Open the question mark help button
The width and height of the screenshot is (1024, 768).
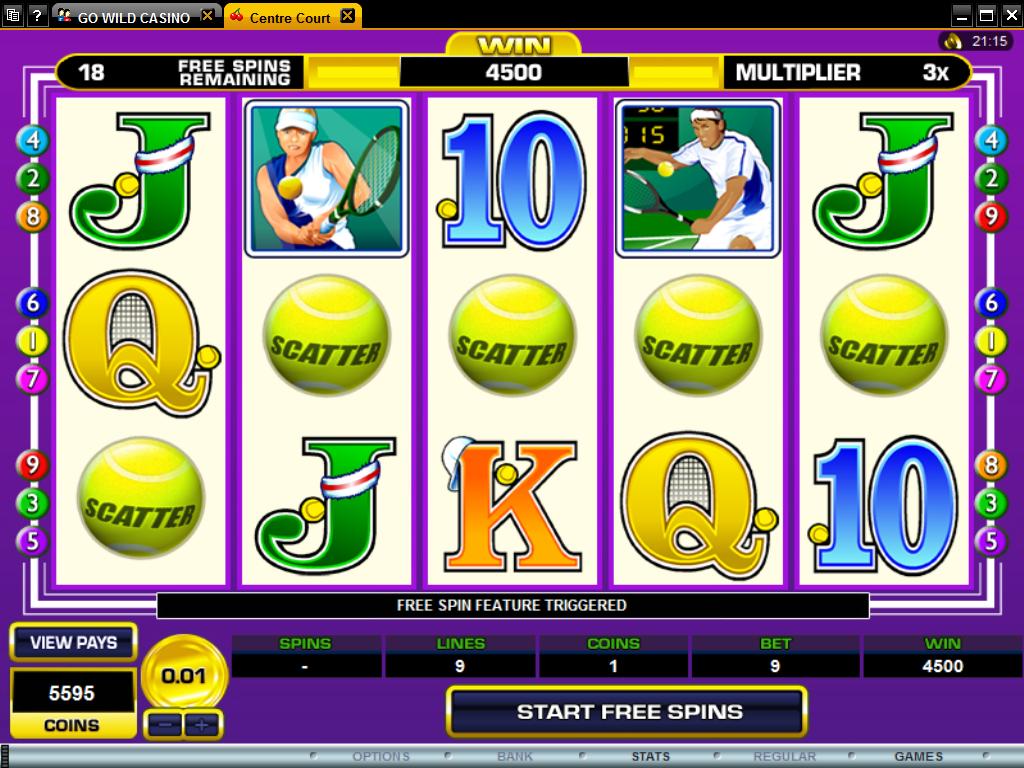click(x=36, y=15)
